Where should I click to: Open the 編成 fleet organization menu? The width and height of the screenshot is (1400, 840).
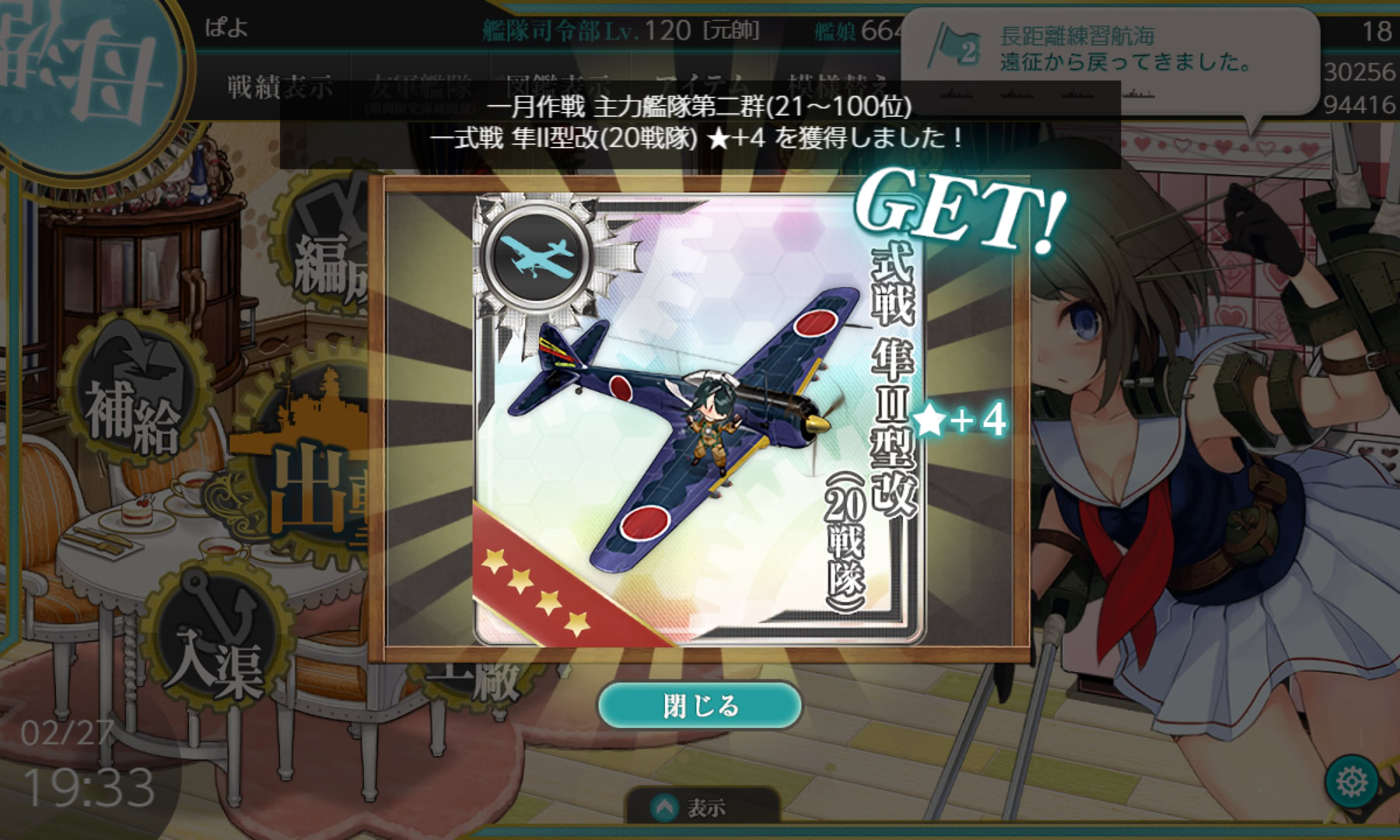(x=327, y=249)
